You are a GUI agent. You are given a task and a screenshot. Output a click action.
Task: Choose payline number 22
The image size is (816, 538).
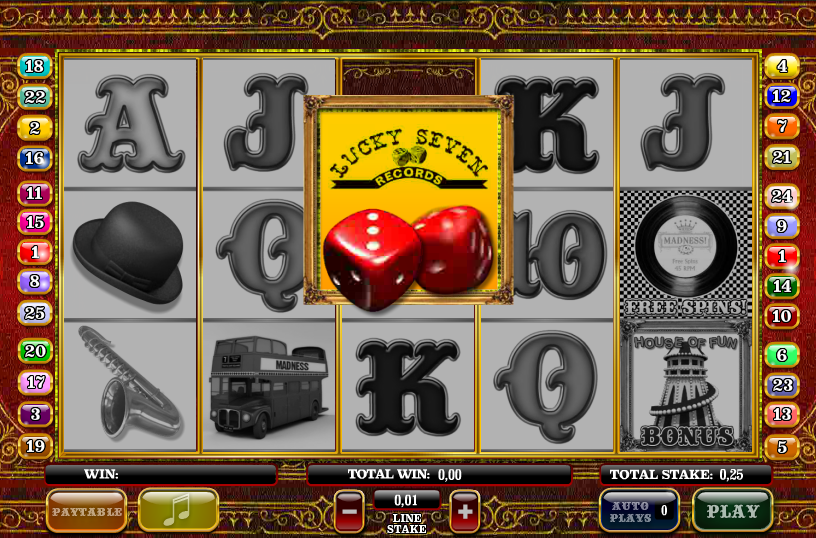tap(34, 97)
